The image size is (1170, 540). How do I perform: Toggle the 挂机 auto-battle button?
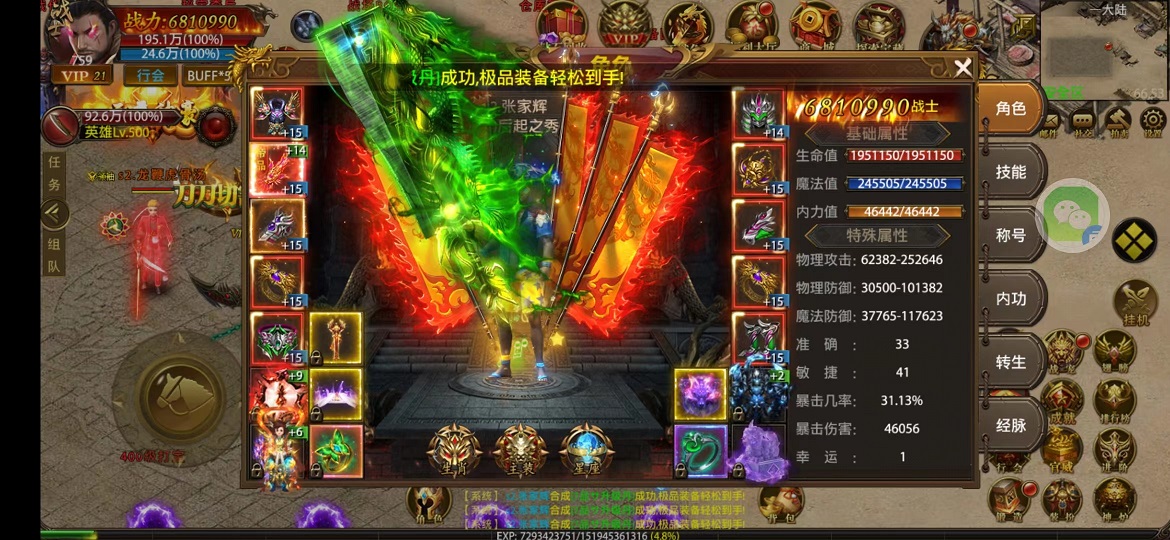pyautogui.click(x=1136, y=303)
